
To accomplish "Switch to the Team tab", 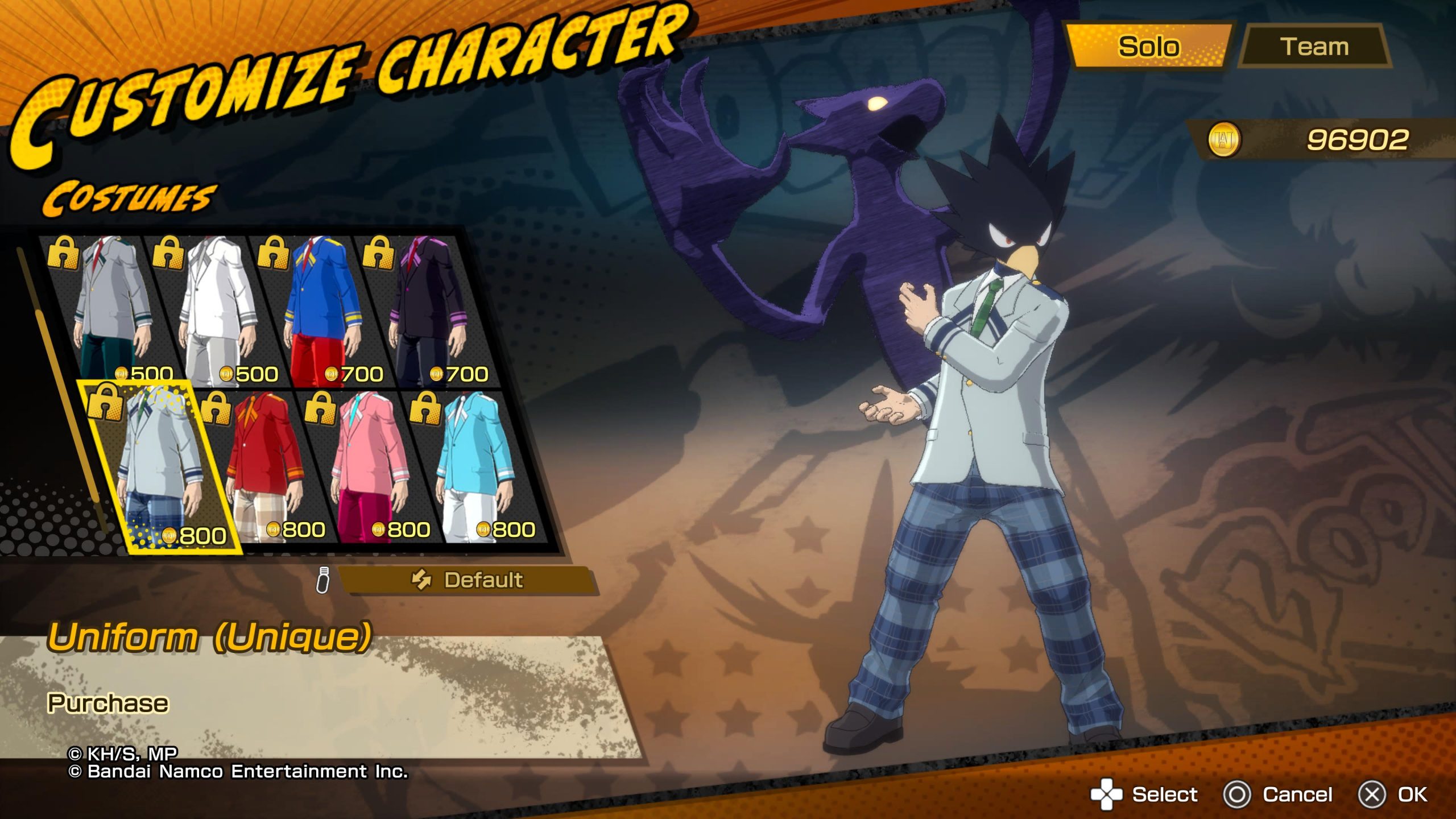I will click(1314, 47).
